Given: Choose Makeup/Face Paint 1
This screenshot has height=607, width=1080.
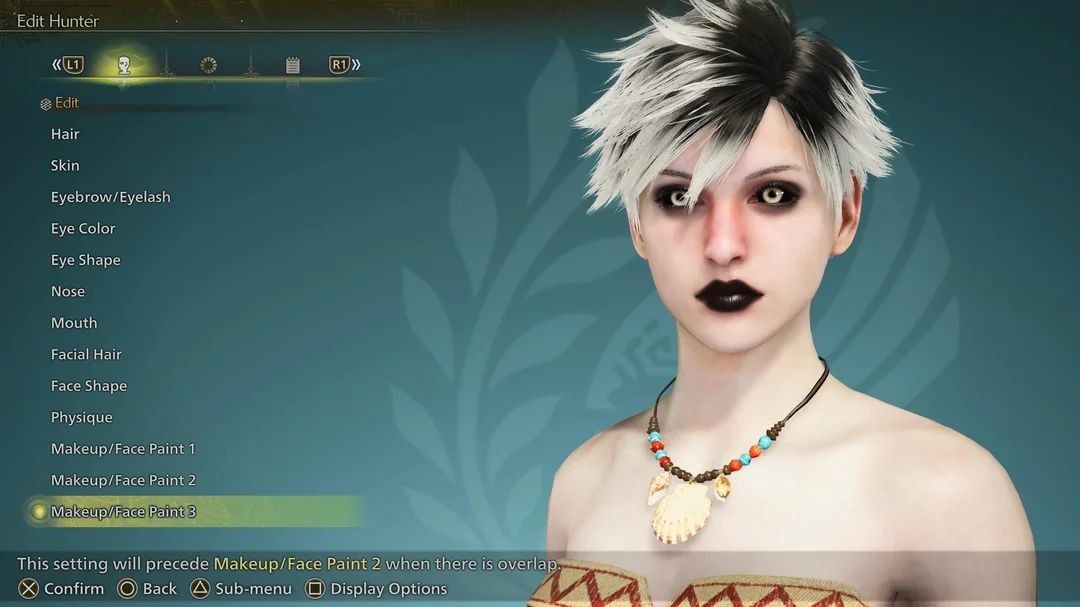Looking at the screenshot, I should (x=123, y=449).
